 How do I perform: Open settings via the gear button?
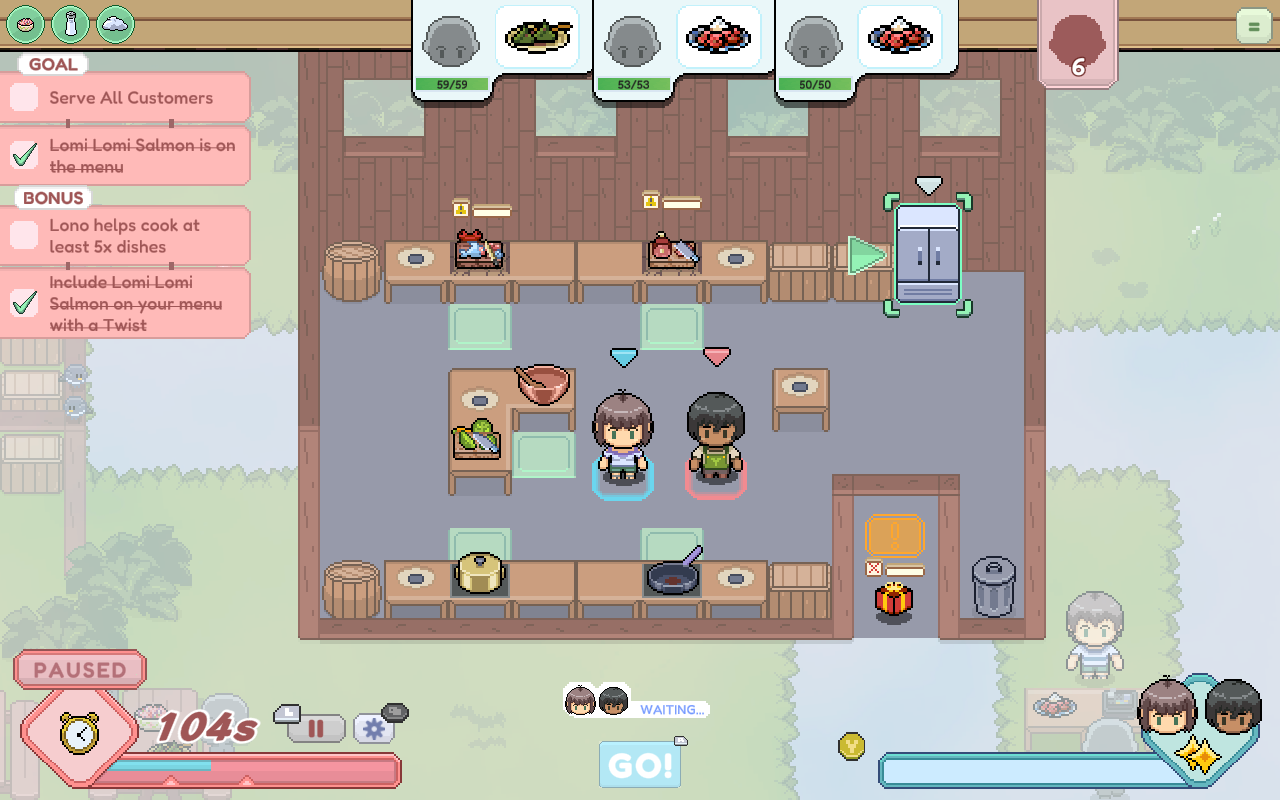374,728
